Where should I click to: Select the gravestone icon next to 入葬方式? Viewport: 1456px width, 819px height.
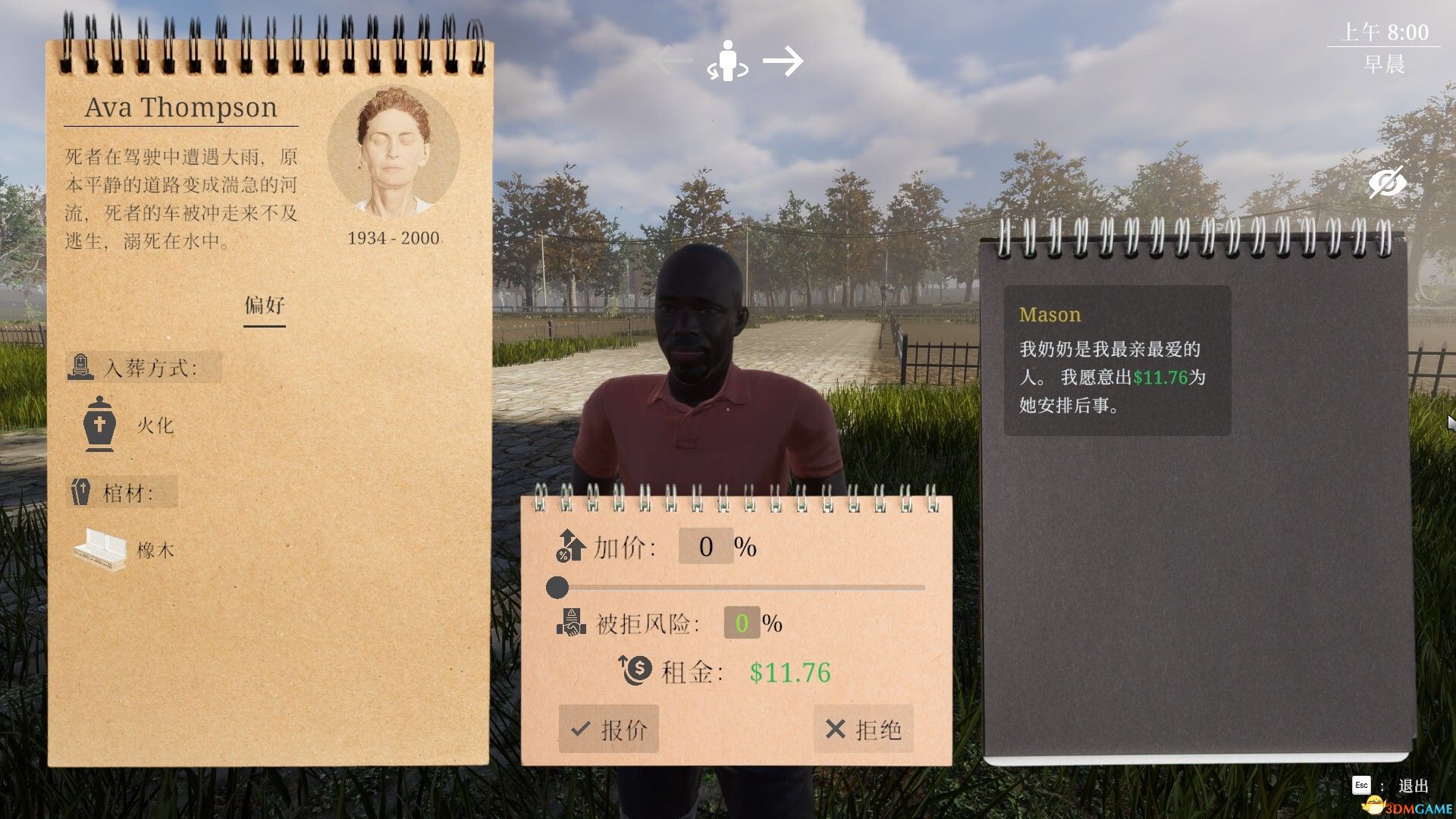(80, 367)
